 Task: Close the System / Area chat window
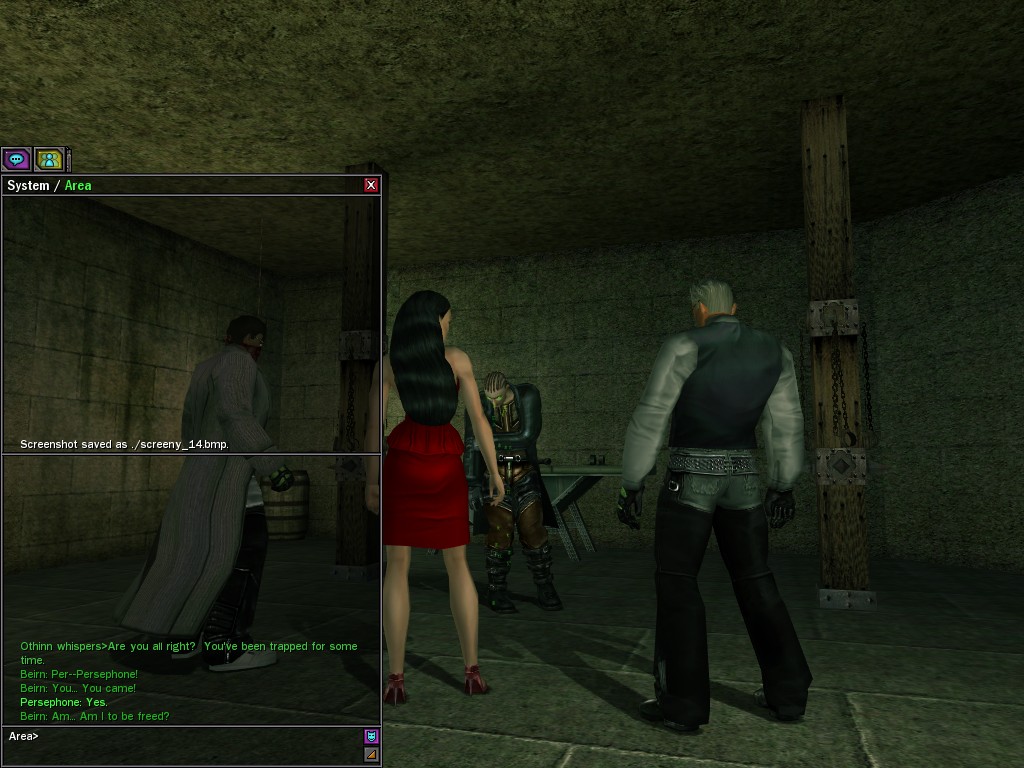coord(371,185)
